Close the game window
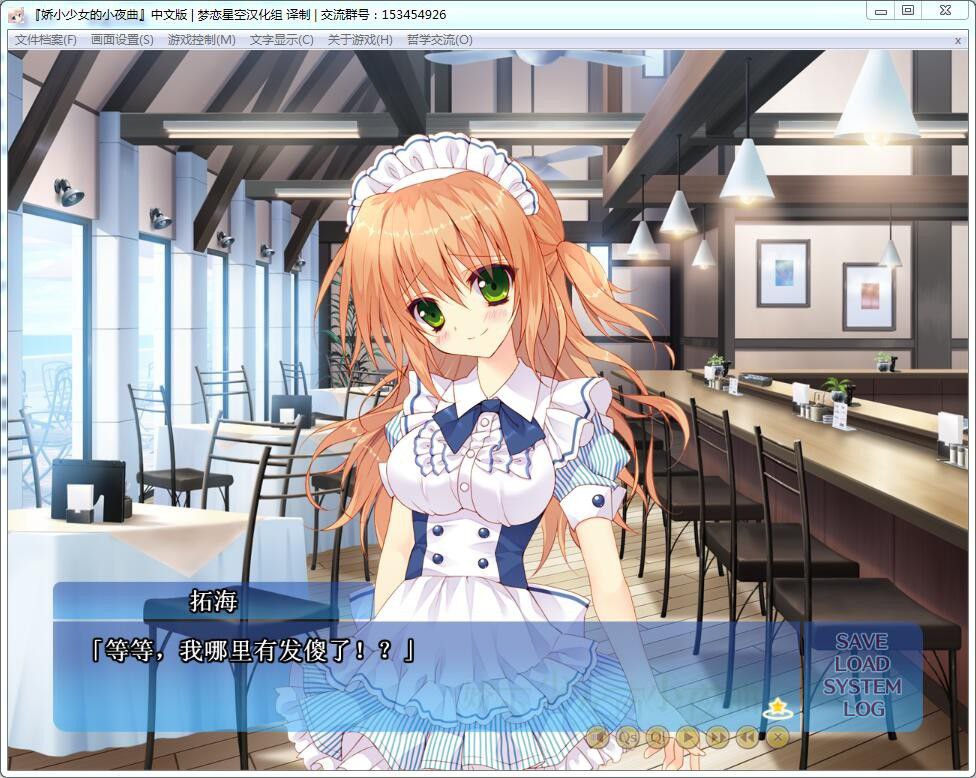The width and height of the screenshot is (976, 778). coord(945,11)
